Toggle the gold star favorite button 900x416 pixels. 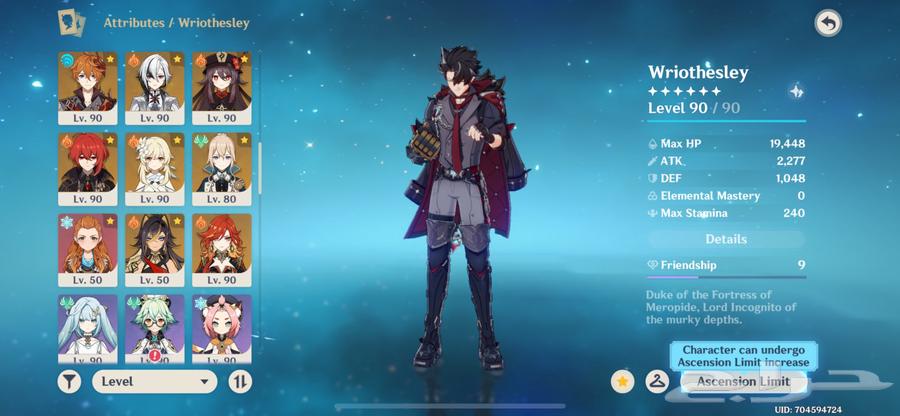[x=624, y=381]
